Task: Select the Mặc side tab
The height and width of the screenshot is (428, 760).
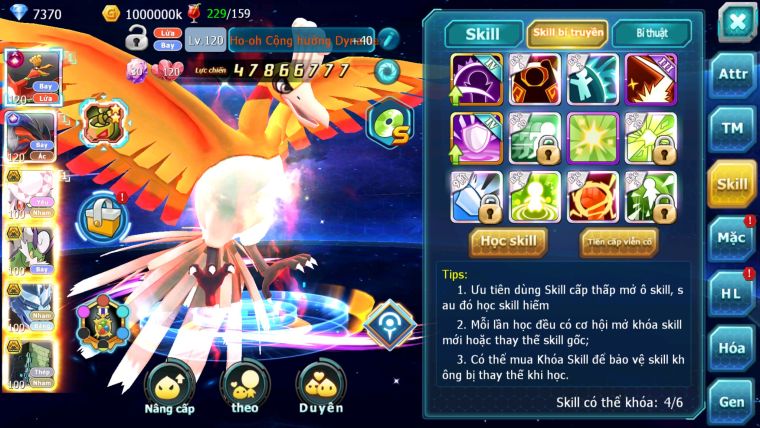Action: point(732,239)
